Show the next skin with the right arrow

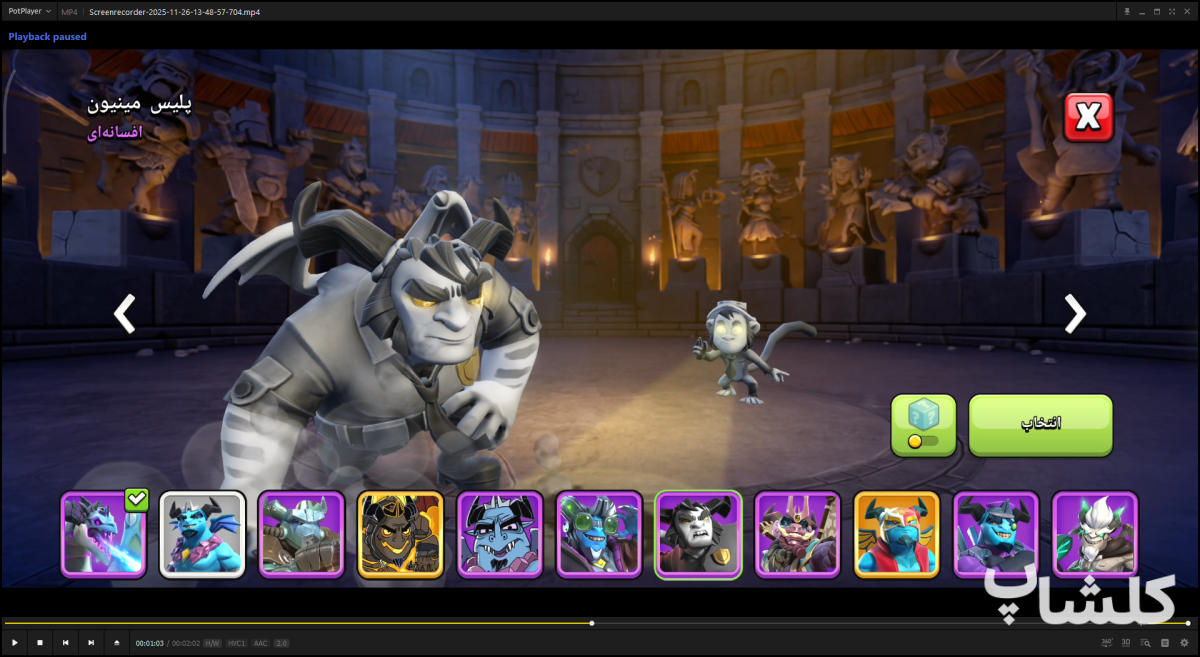tap(1074, 313)
